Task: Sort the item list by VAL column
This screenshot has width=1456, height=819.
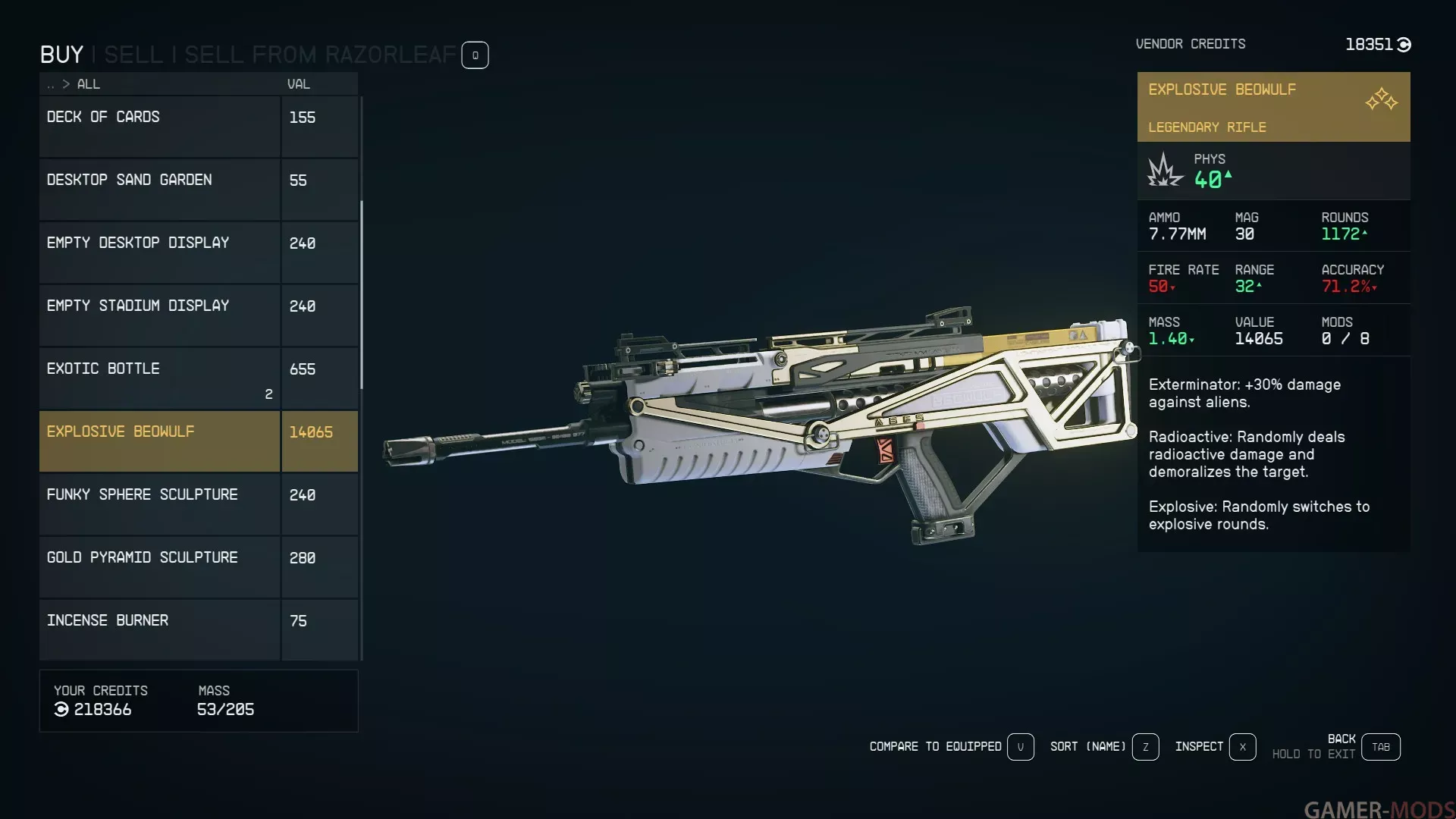Action: tap(298, 84)
